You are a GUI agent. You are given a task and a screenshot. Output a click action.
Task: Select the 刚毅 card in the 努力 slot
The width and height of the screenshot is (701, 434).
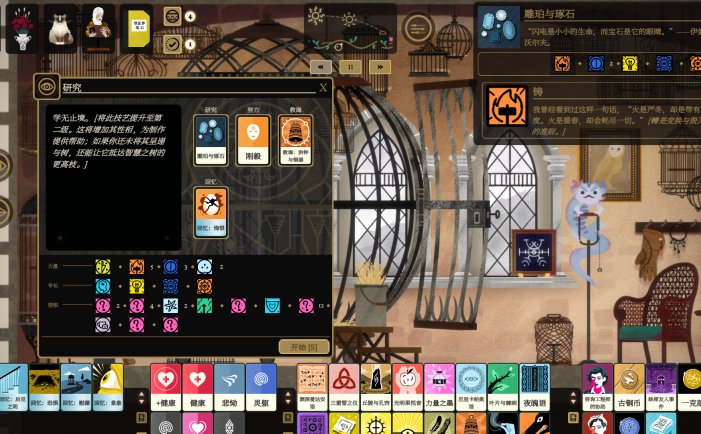pos(253,139)
